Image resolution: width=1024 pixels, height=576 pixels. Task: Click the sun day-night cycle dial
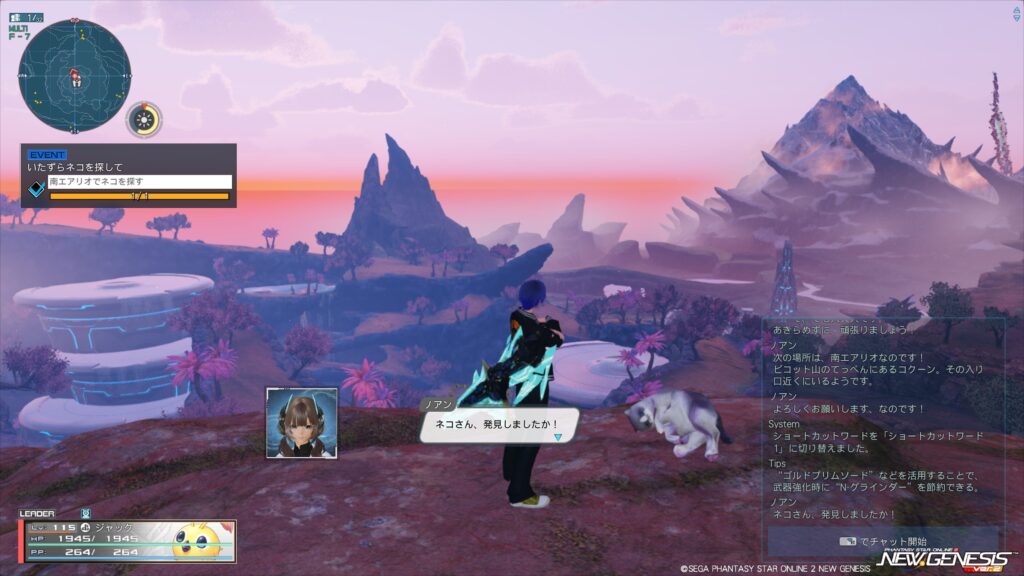coord(144,120)
